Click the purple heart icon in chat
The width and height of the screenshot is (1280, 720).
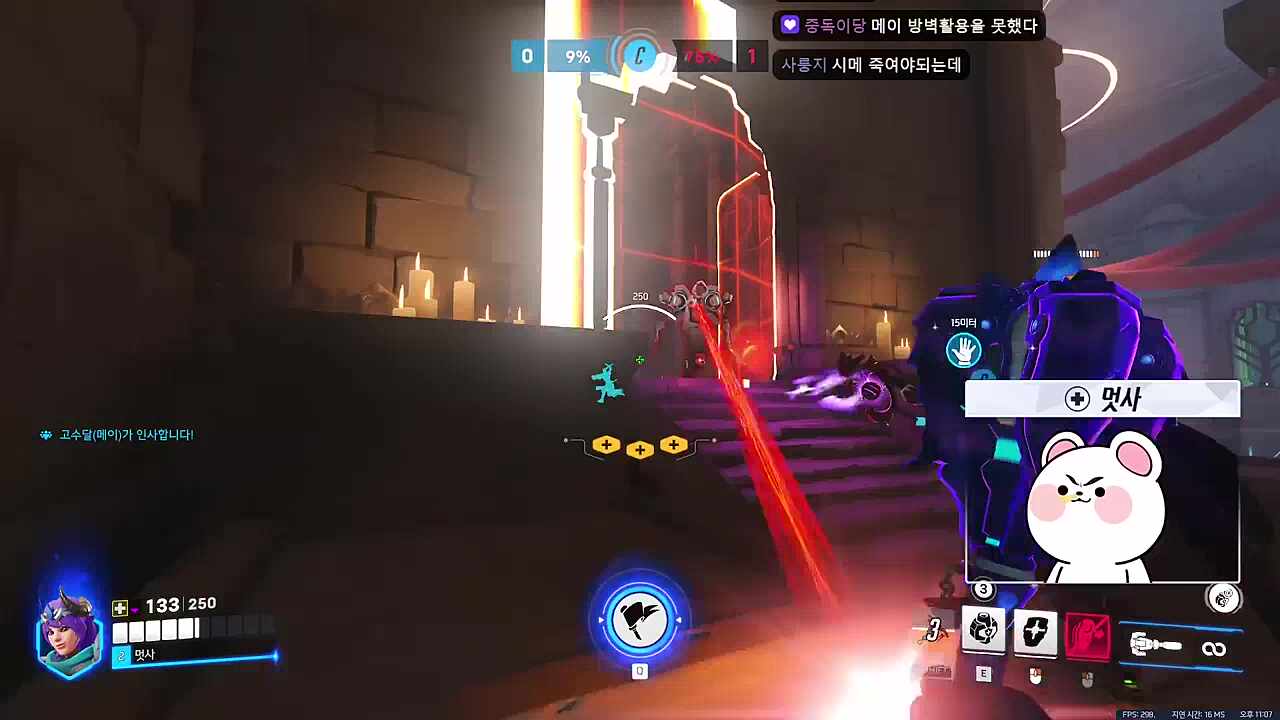coord(792,27)
